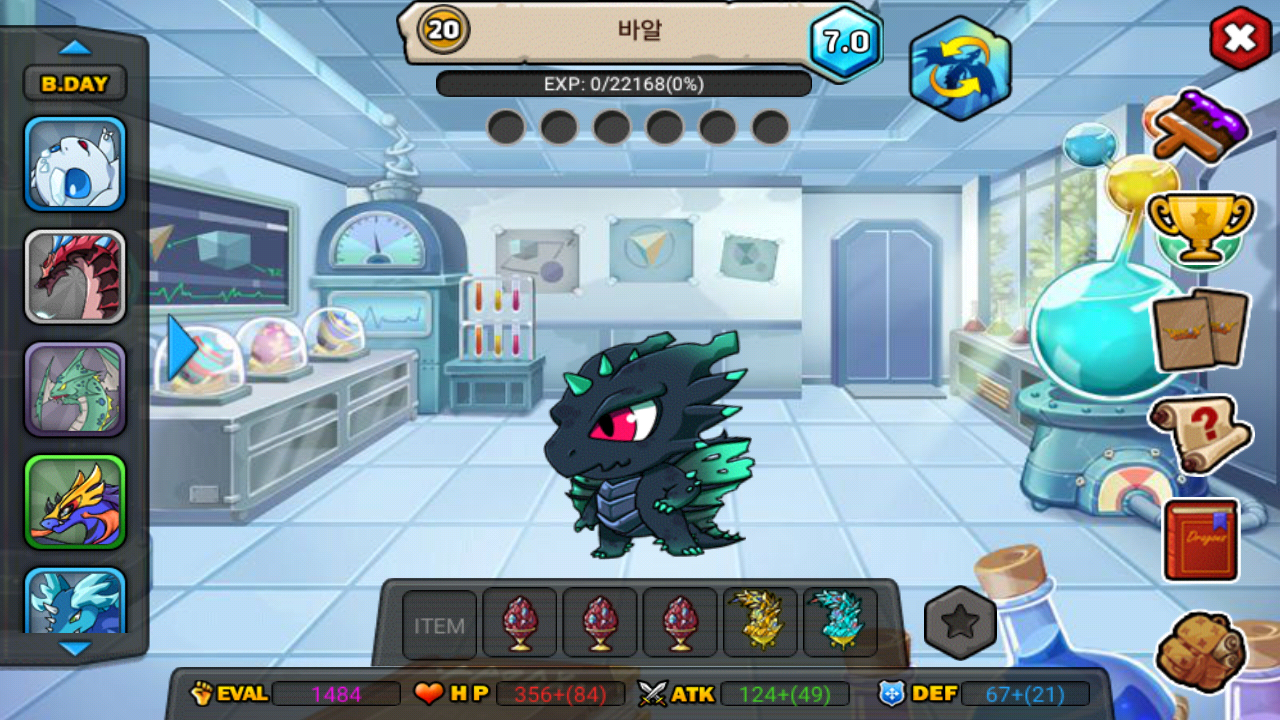The height and width of the screenshot is (720, 1280).
Task: Close the dragon screen with red X
Action: tap(1240, 39)
